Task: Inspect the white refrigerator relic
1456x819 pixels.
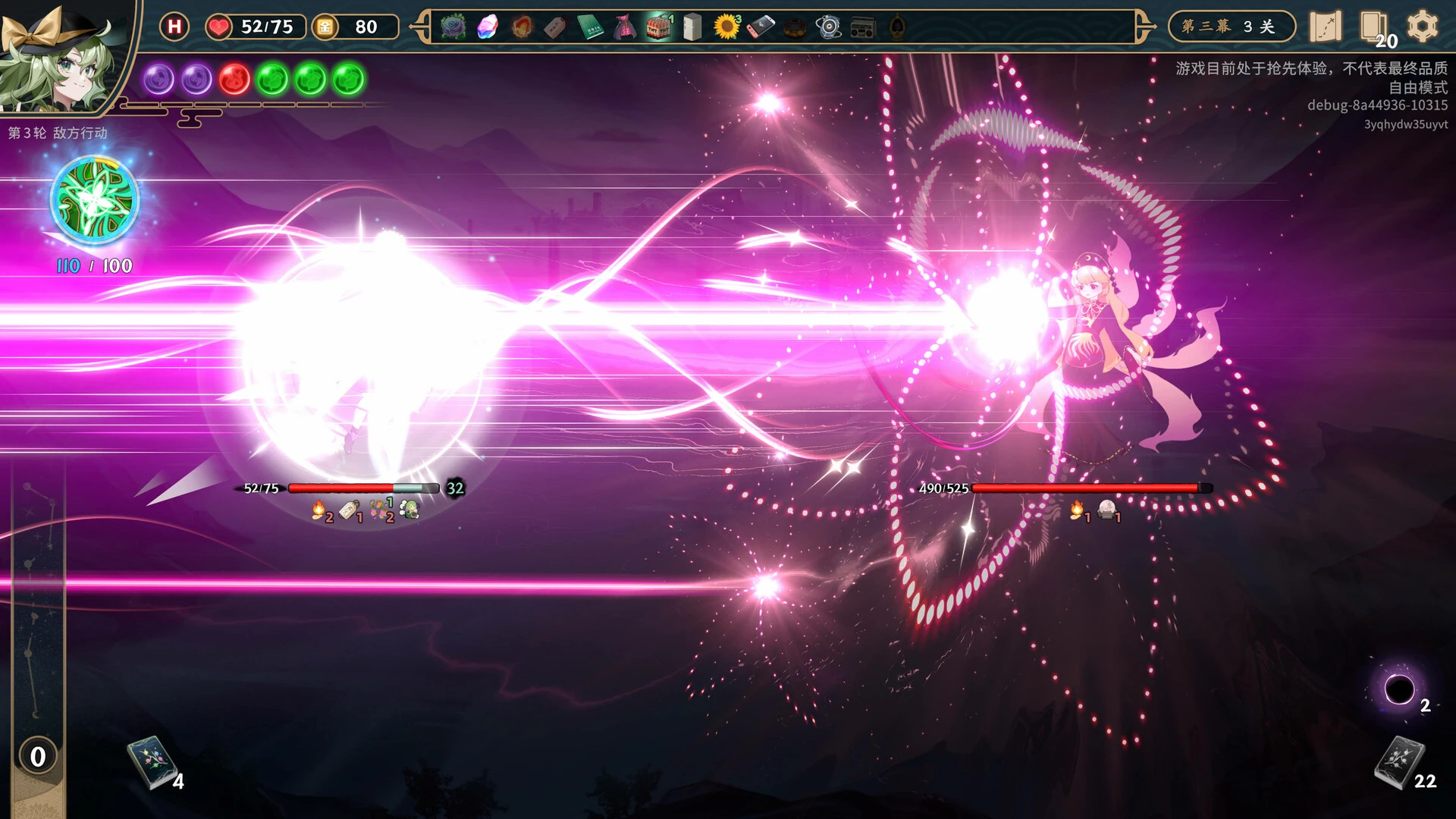Action: (692, 27)
